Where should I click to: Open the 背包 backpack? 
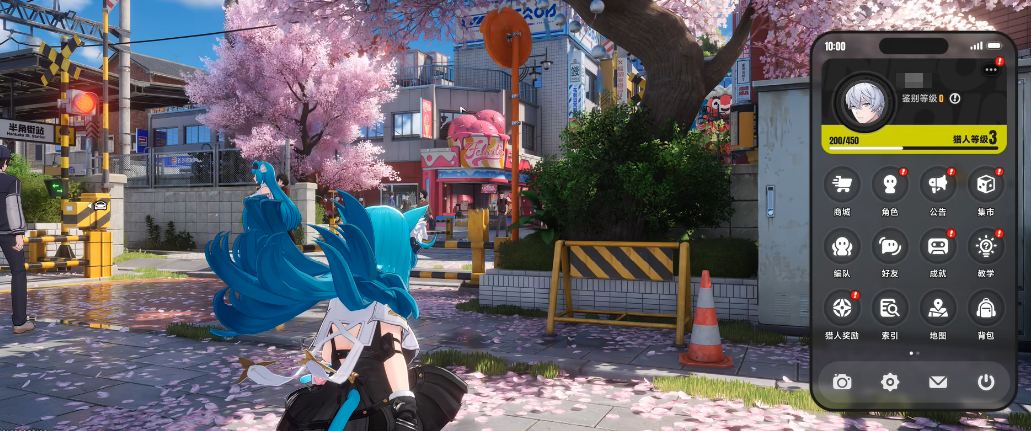click(x=985, y=308)
